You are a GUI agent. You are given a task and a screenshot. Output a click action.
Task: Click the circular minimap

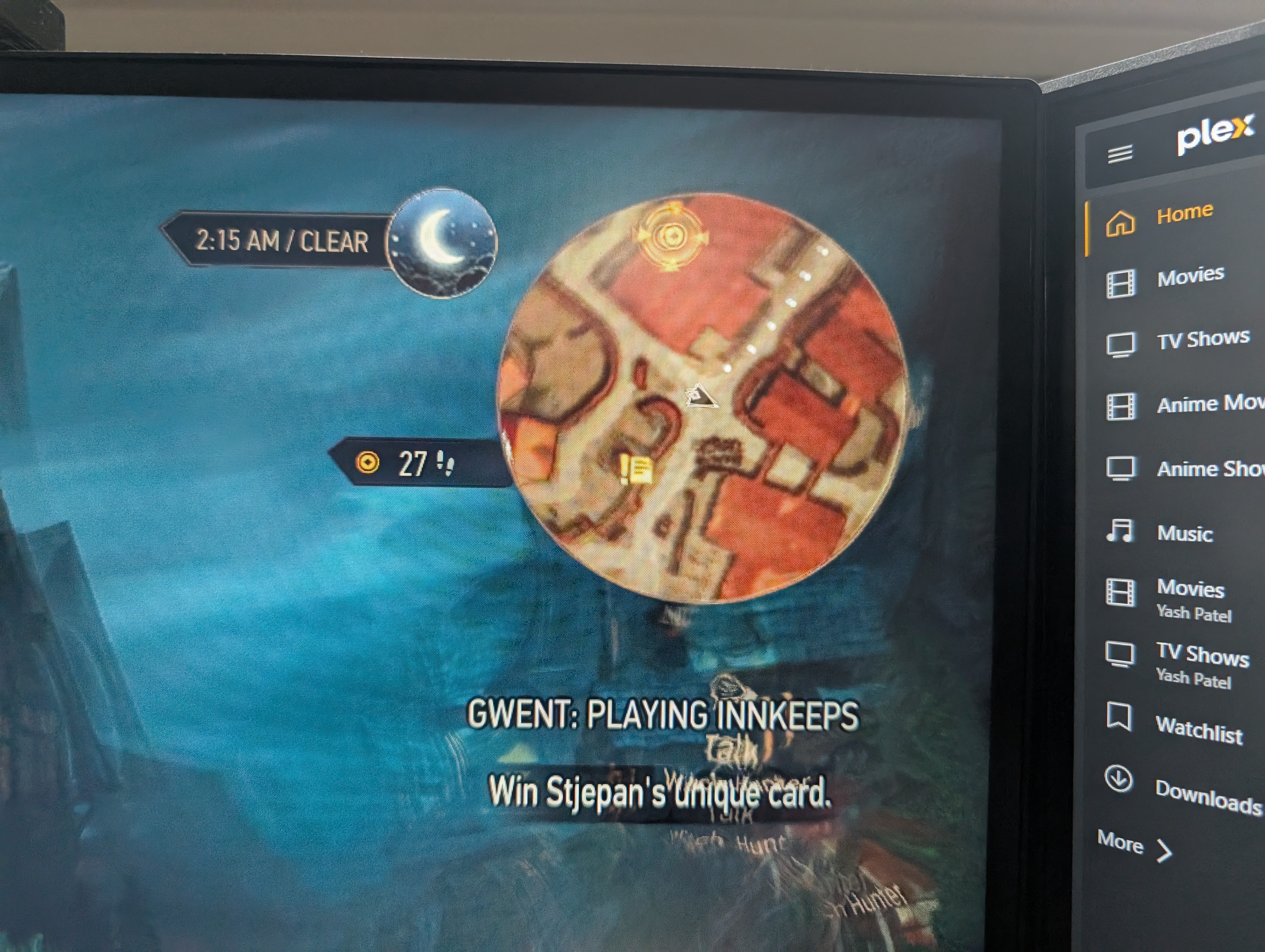(x=702, y=397)
